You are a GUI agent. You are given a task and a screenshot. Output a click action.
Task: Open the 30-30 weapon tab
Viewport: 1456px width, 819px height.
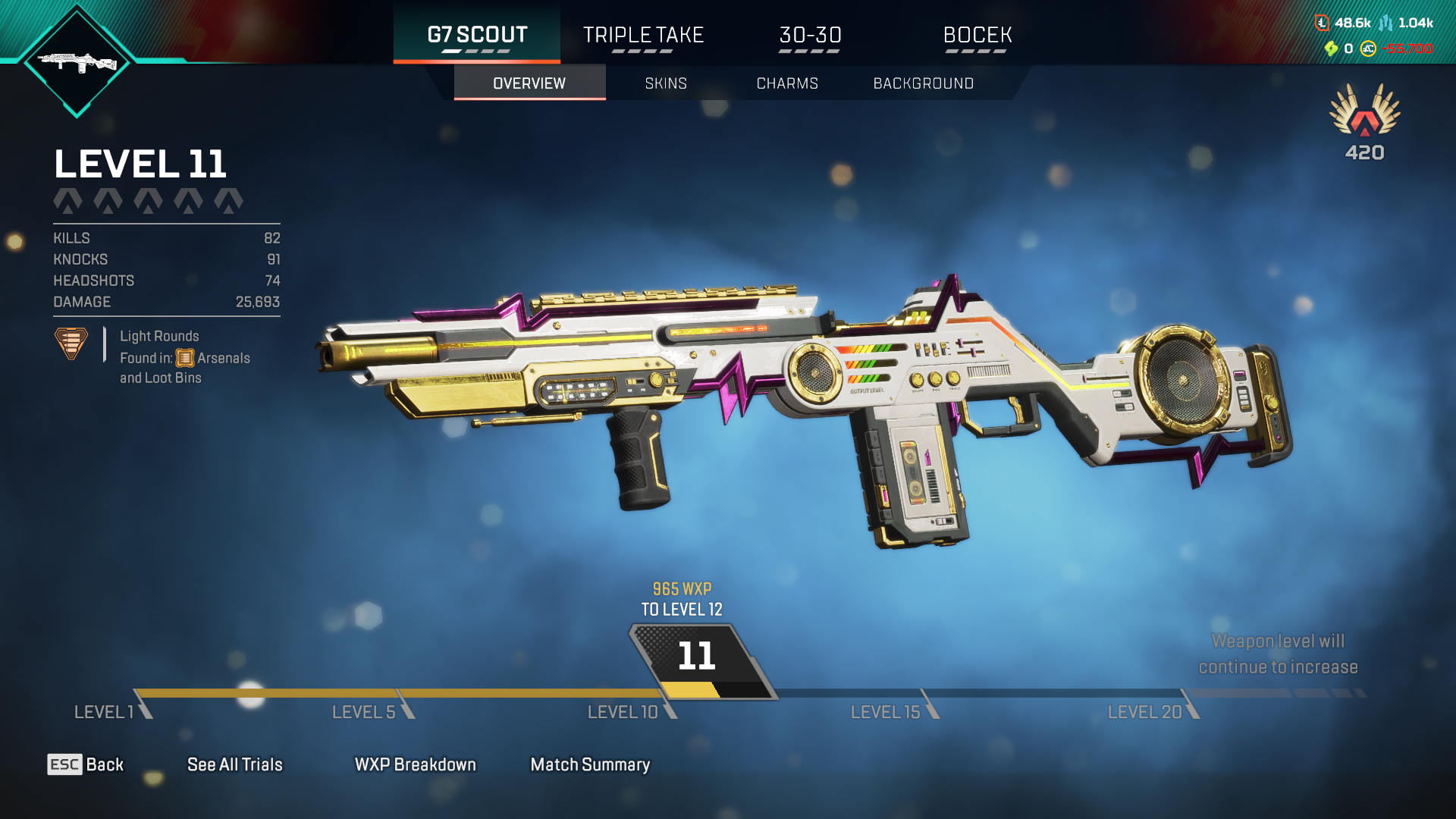pyautogui.click(x=810, y=35)
